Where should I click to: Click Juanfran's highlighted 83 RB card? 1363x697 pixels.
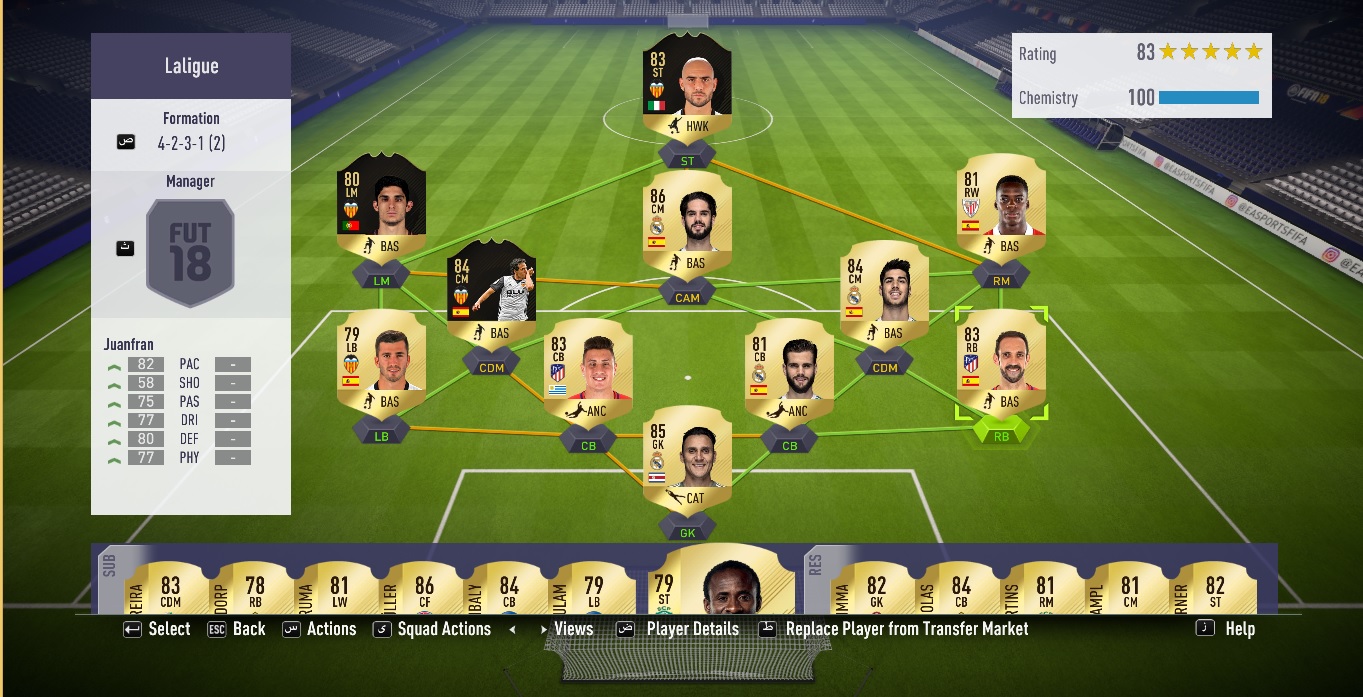pos(1001,365)
